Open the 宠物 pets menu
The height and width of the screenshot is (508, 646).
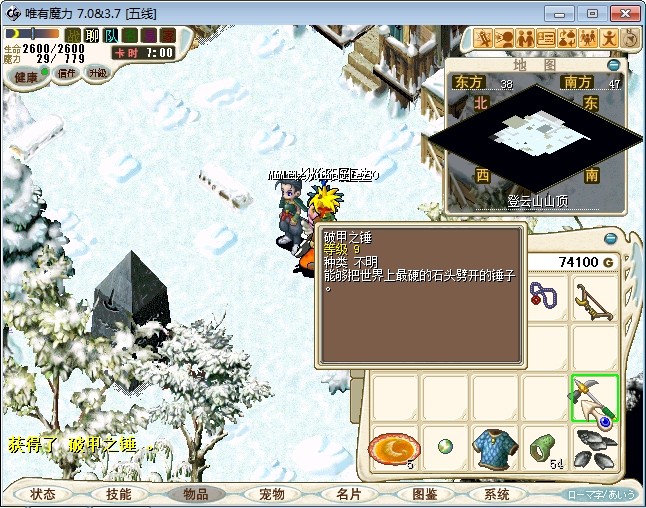pyautogui.click(x=271, y=494)
